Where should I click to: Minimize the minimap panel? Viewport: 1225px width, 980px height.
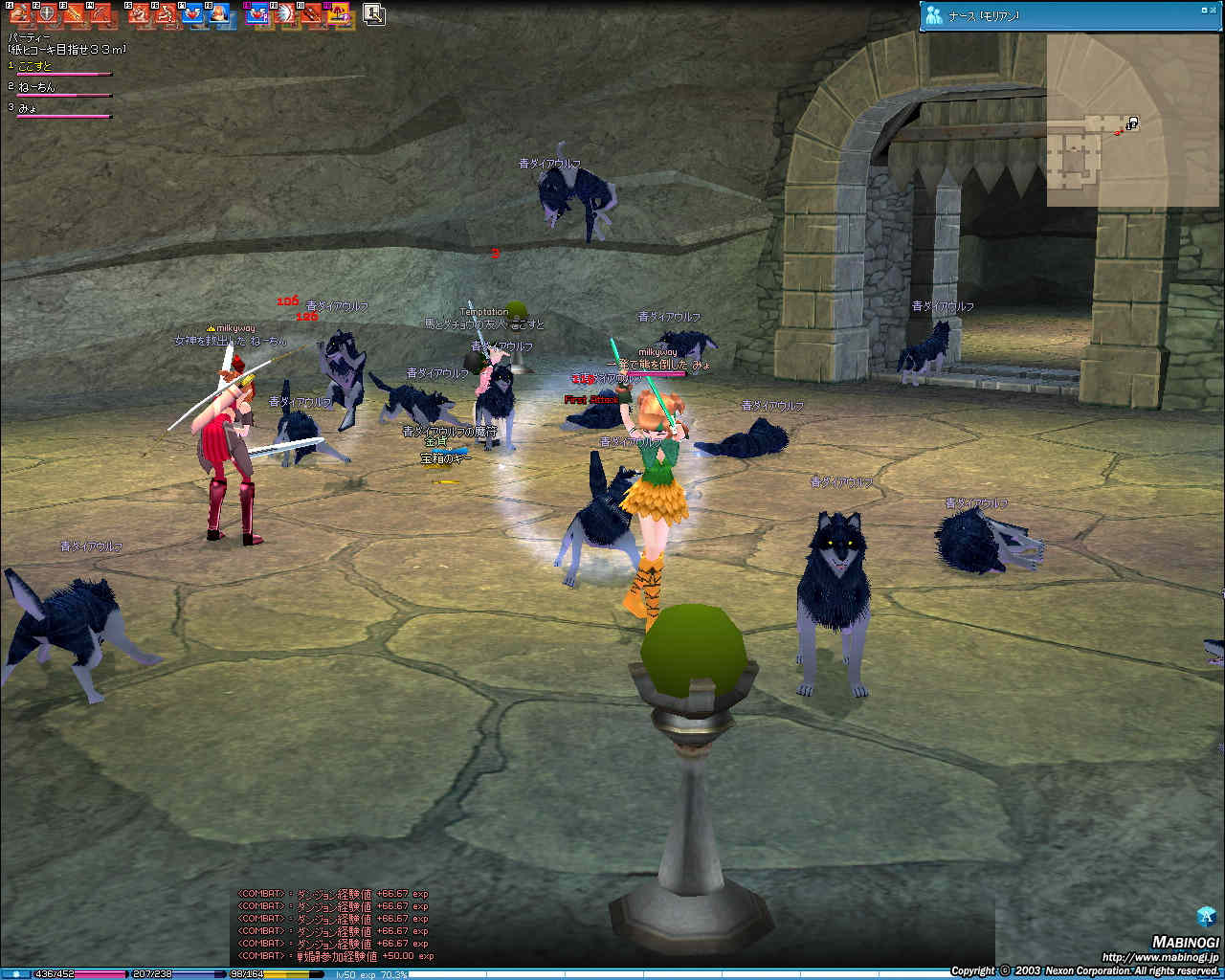[x=1203, y=10]
